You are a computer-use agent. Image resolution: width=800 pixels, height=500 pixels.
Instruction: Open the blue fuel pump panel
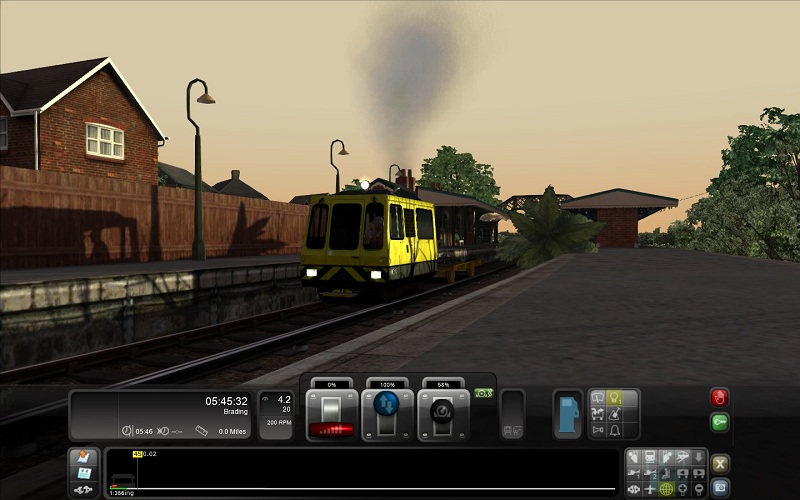click(568, 412)
